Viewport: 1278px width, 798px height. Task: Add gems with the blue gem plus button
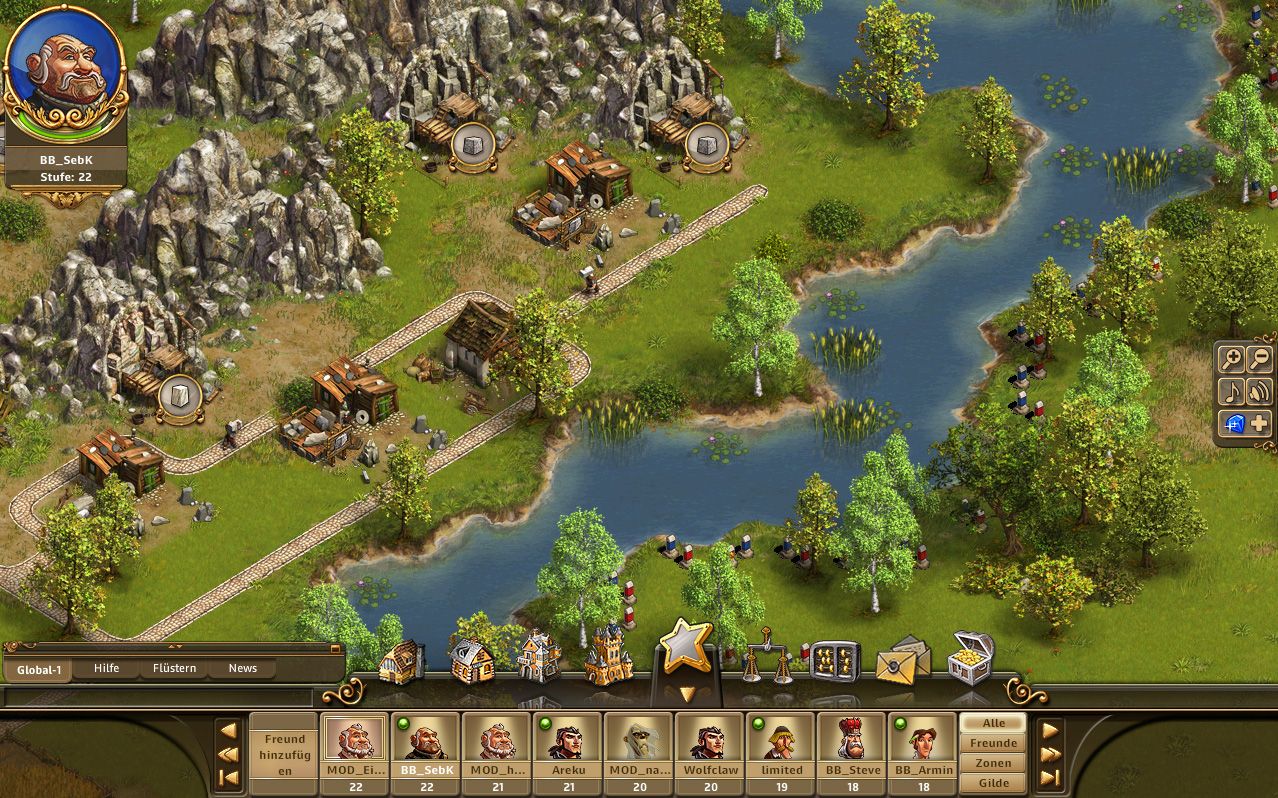coord(1245,423)
